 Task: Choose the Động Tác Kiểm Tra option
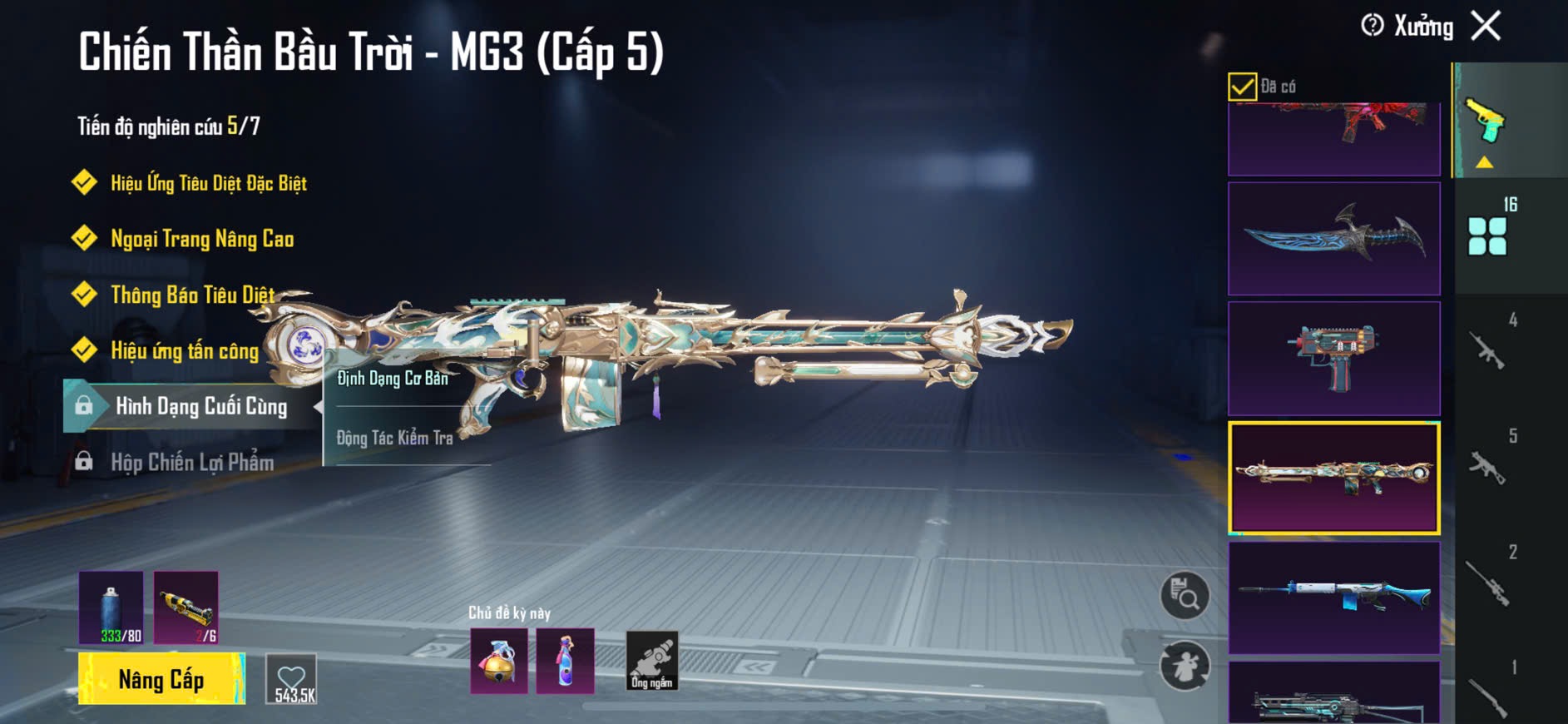pos(394,438)
